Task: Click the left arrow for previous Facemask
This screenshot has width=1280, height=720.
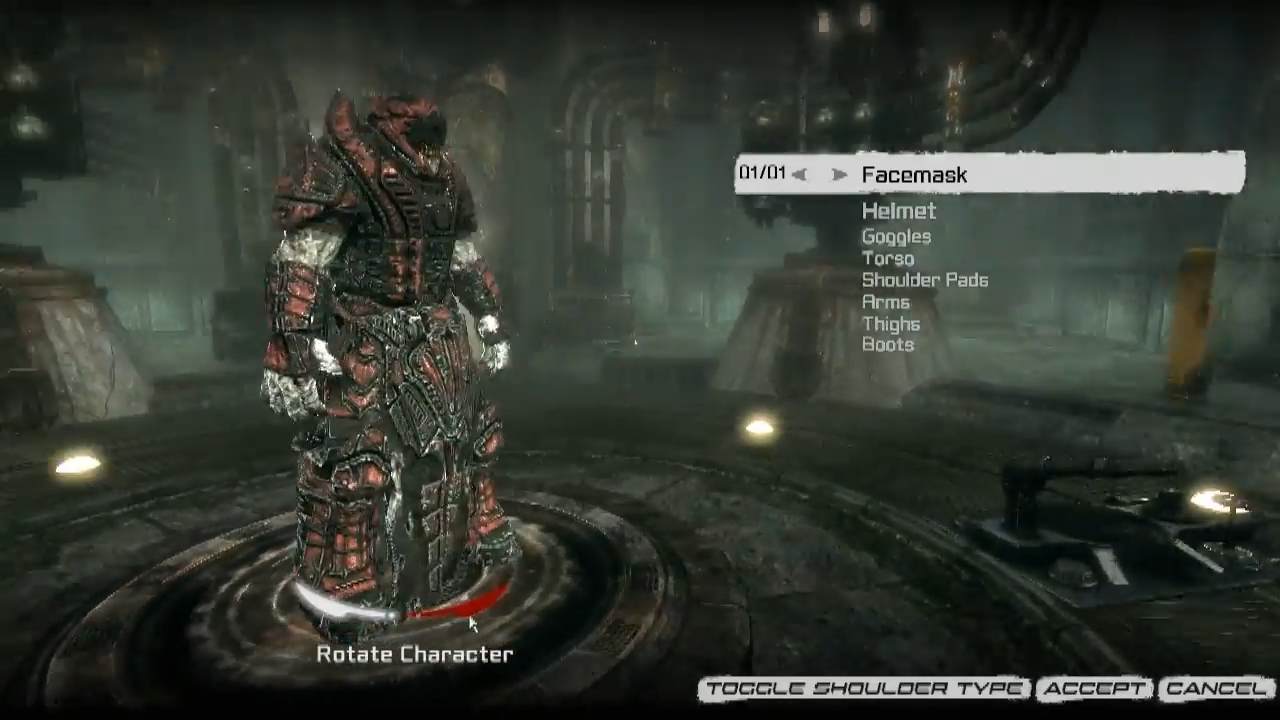Action: click(799, 175)
